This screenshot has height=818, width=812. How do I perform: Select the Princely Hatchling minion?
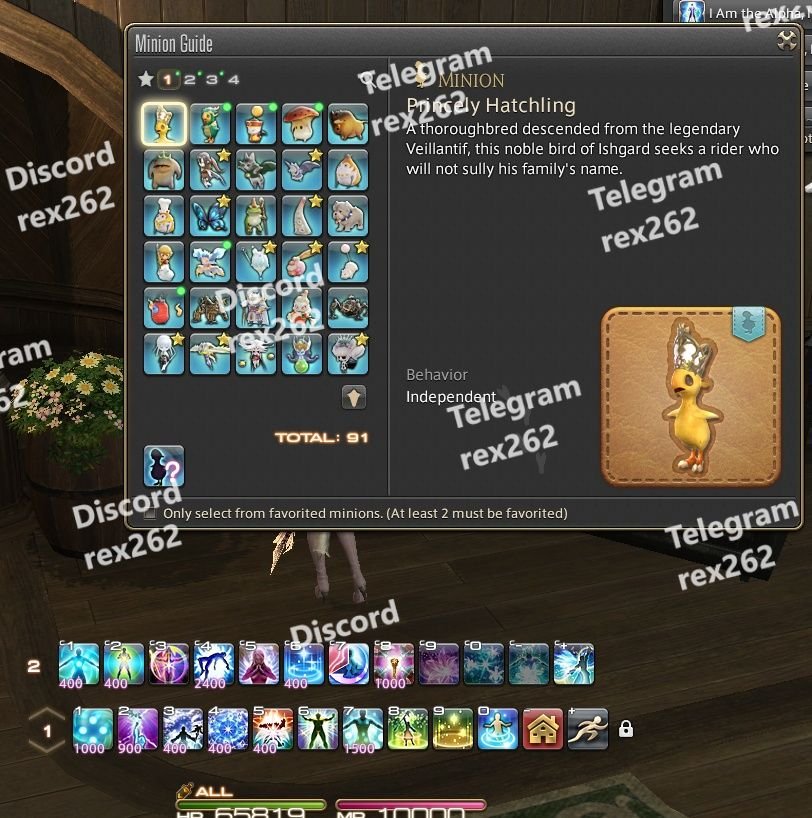[164, 124]
